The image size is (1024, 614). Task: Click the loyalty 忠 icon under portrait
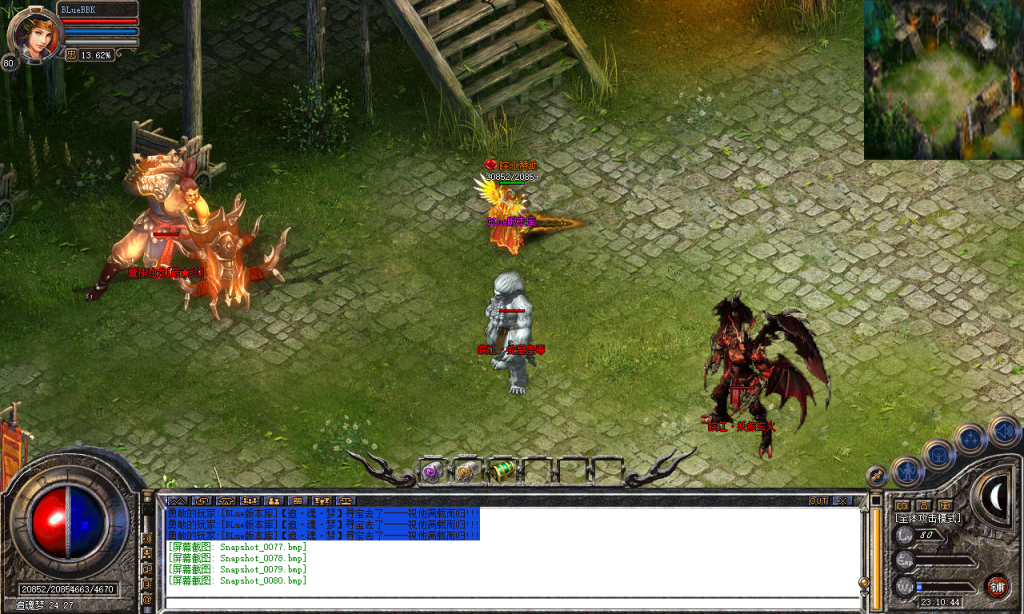click(72, 56)
